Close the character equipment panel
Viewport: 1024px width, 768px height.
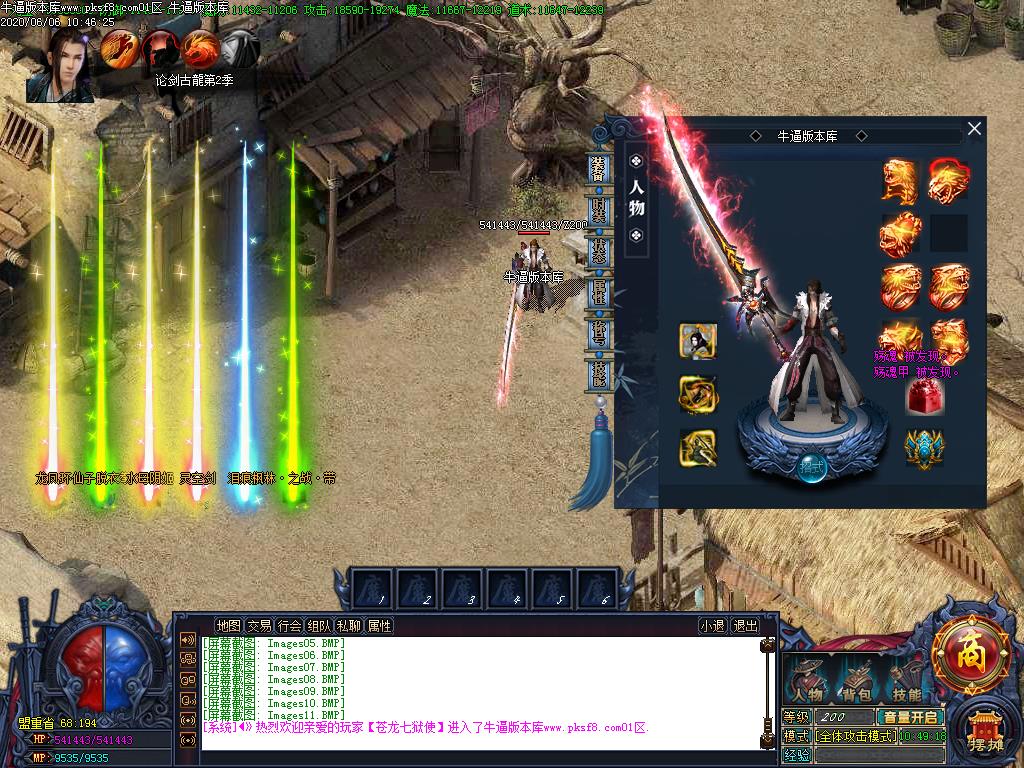(x=974, y=128)
